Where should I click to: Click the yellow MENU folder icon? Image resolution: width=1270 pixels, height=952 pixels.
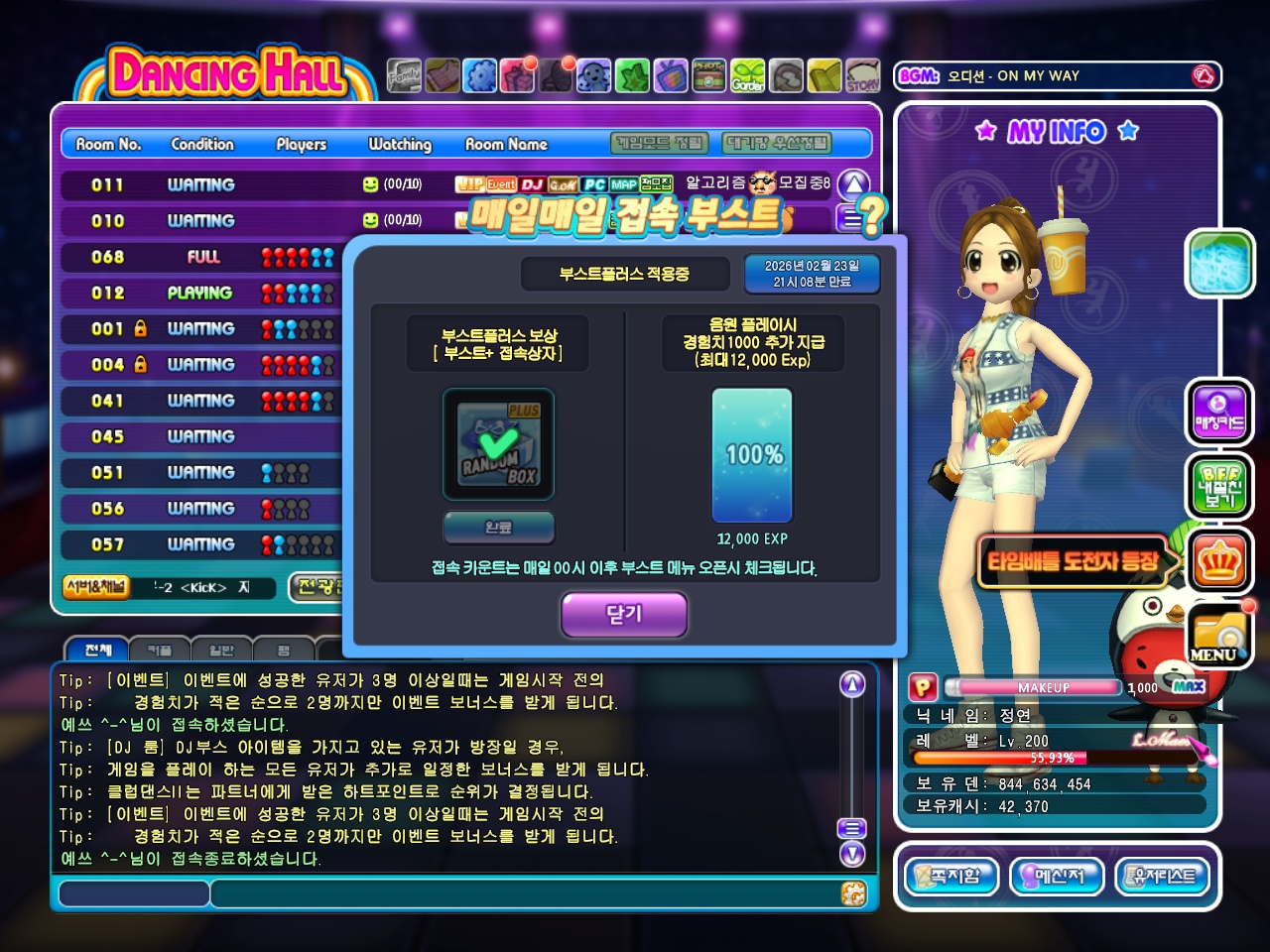tap(1220, 633)
